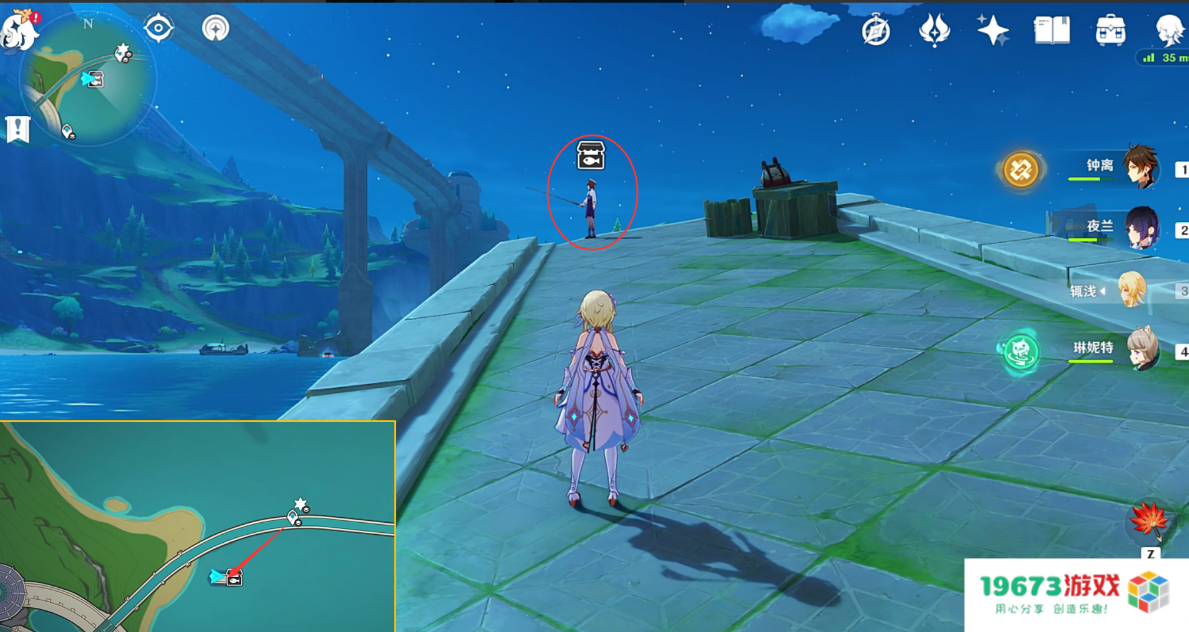Click the signal waves icon beside the eye
The image size is (1189, 632).
coord(215,28)
